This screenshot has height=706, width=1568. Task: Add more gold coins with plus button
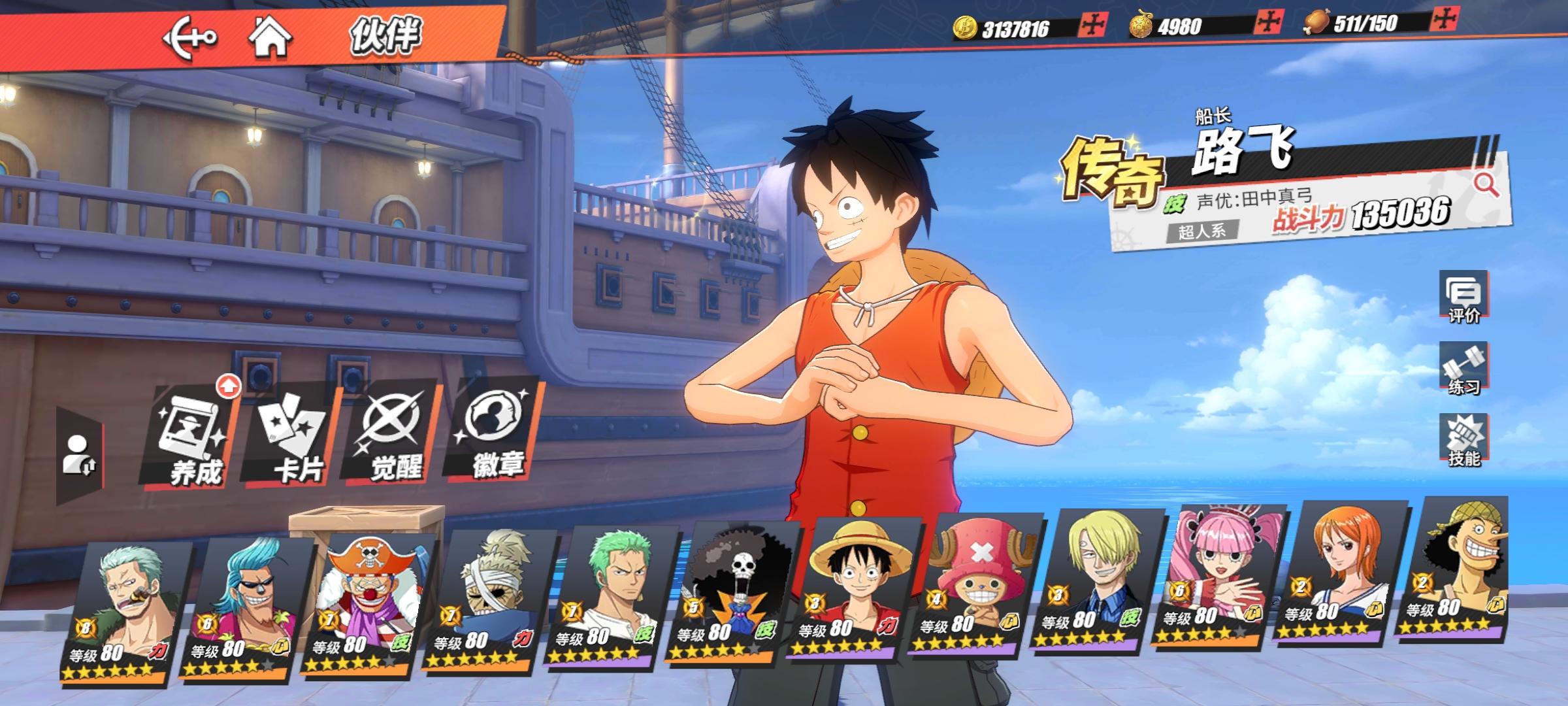tap(1091, 25)
